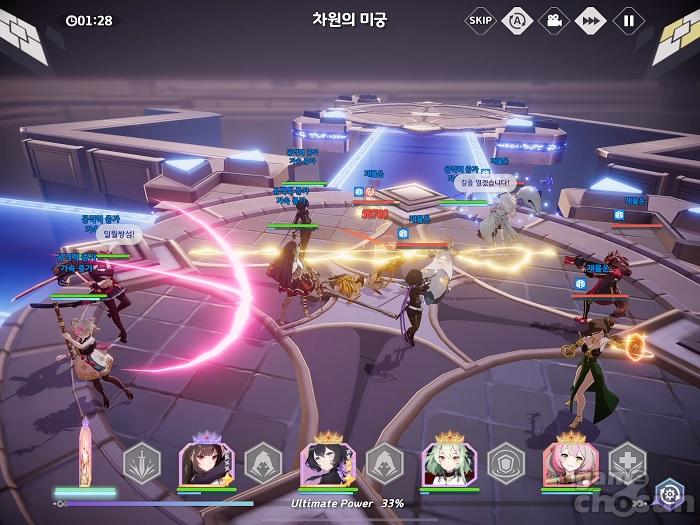Screen dimensions: 700x525
Task: Select the dark-haired red-eyed character portrait
Action: pyautogui.click(x=205, y=464)
